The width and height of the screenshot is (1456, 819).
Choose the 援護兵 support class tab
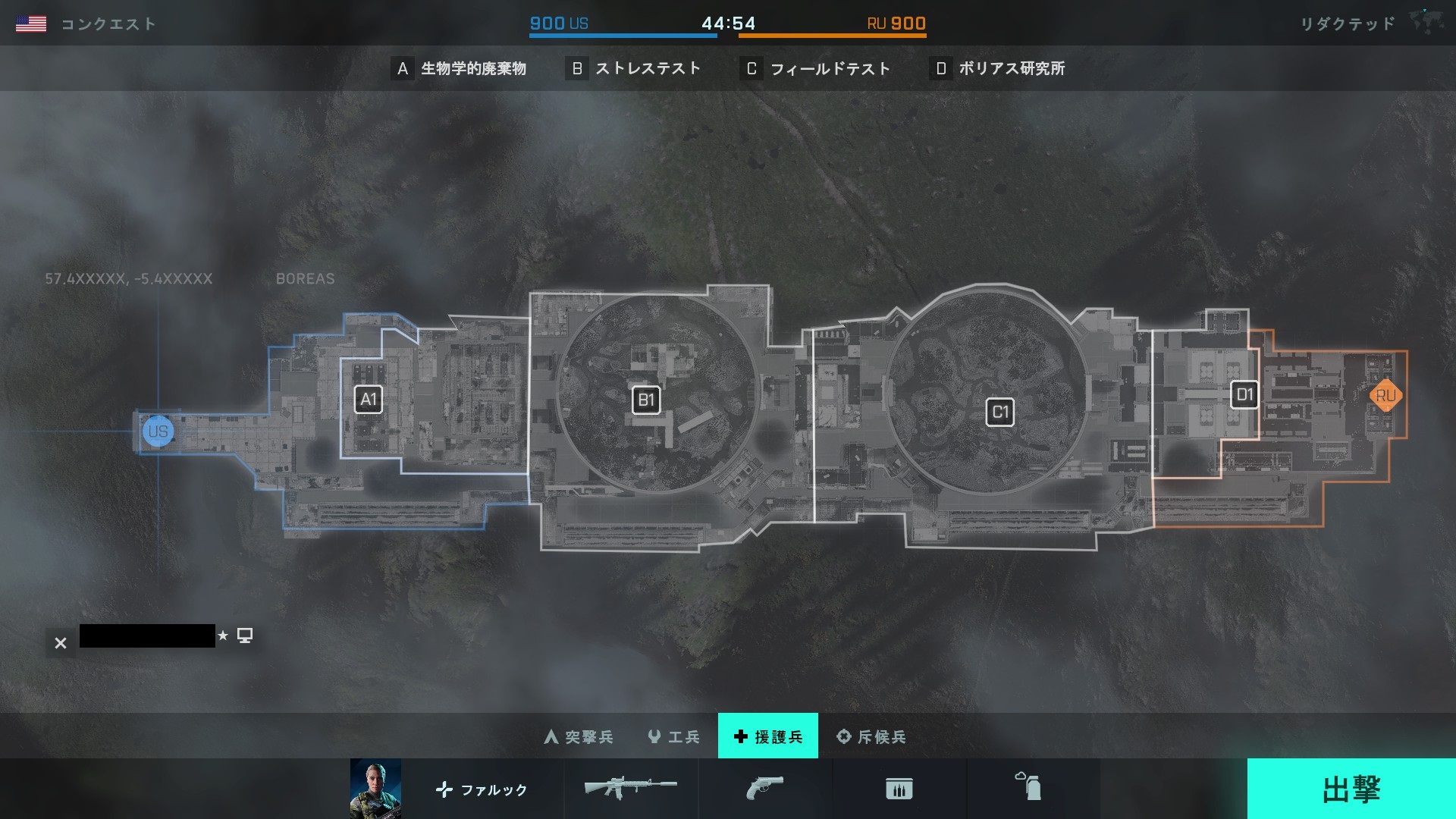(767, 736)
